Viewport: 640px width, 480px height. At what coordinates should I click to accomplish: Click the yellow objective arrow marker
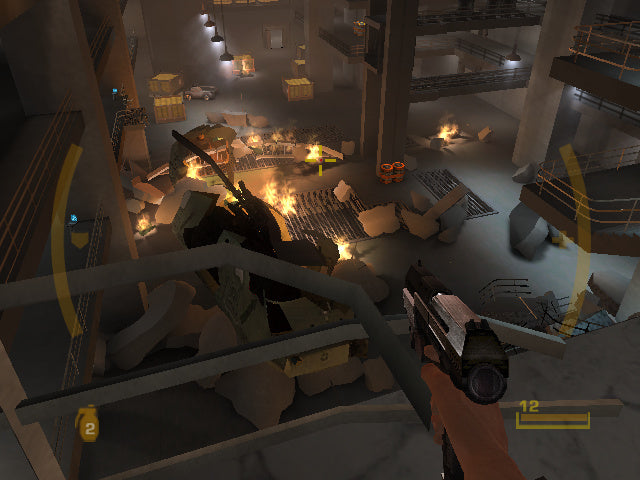(79, 240)
